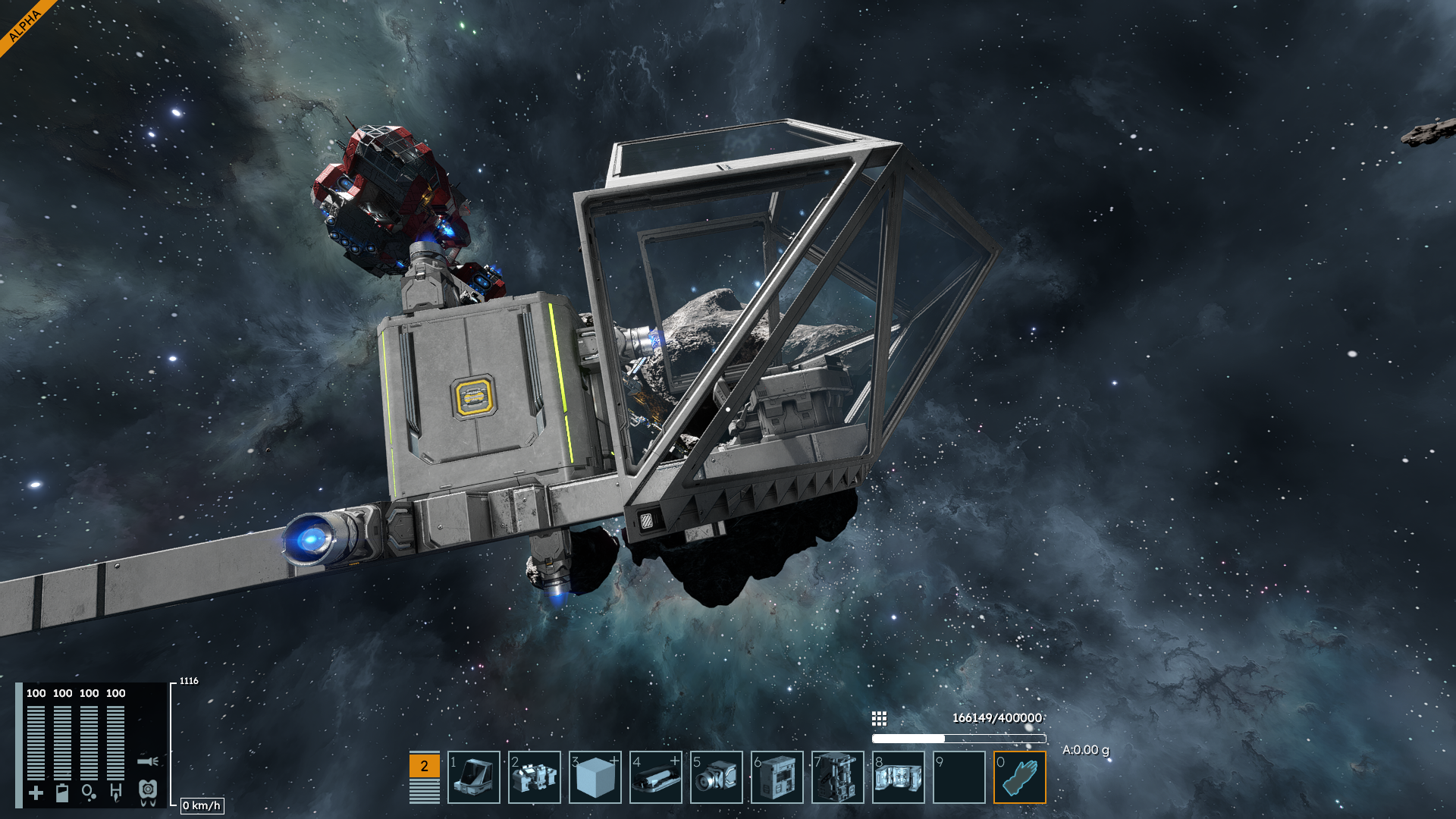1456x819 pixels.
Task: Select the empty hand glove slot
Action: (1020, 777)
